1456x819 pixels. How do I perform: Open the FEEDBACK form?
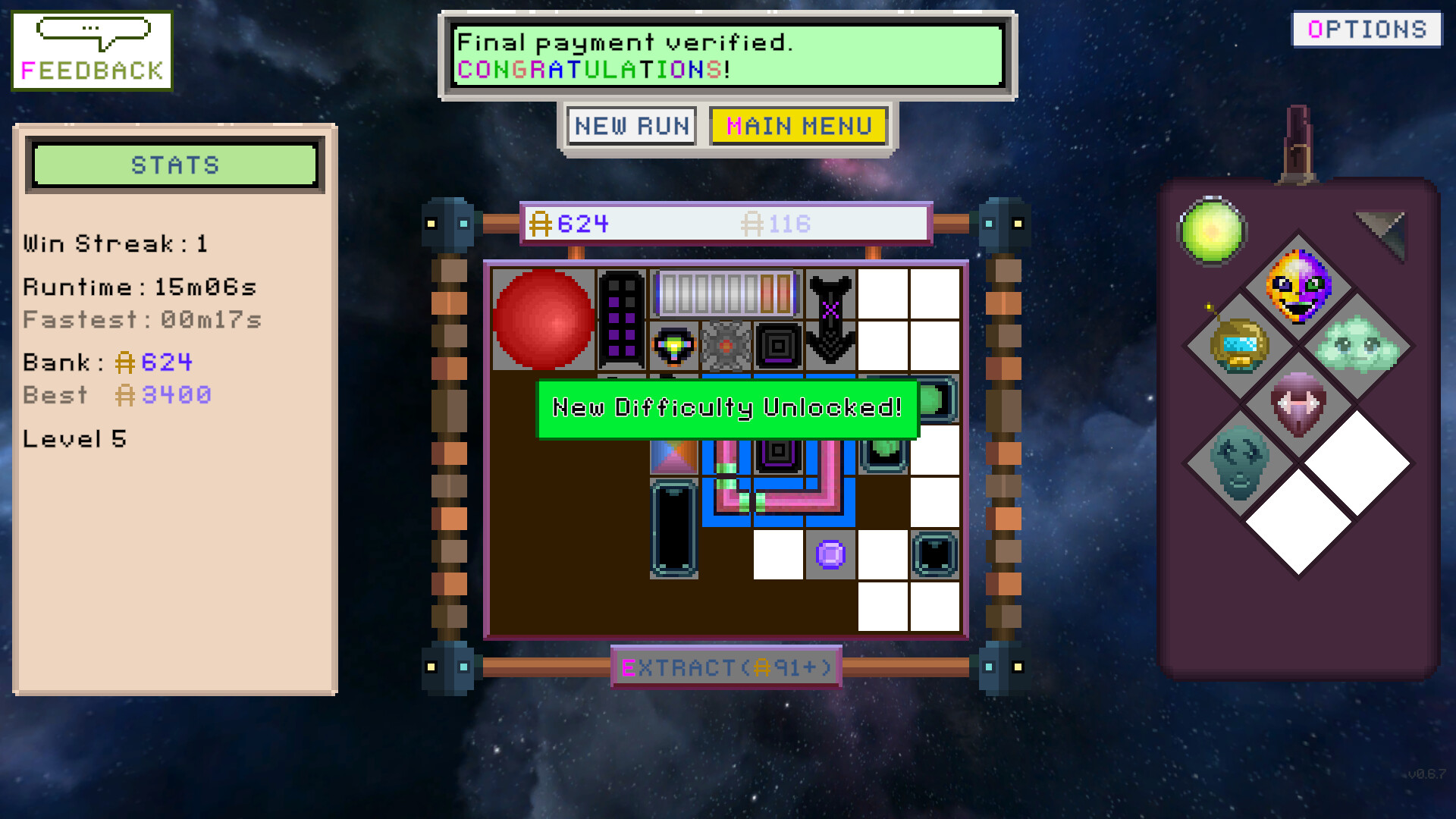(91, 49)
